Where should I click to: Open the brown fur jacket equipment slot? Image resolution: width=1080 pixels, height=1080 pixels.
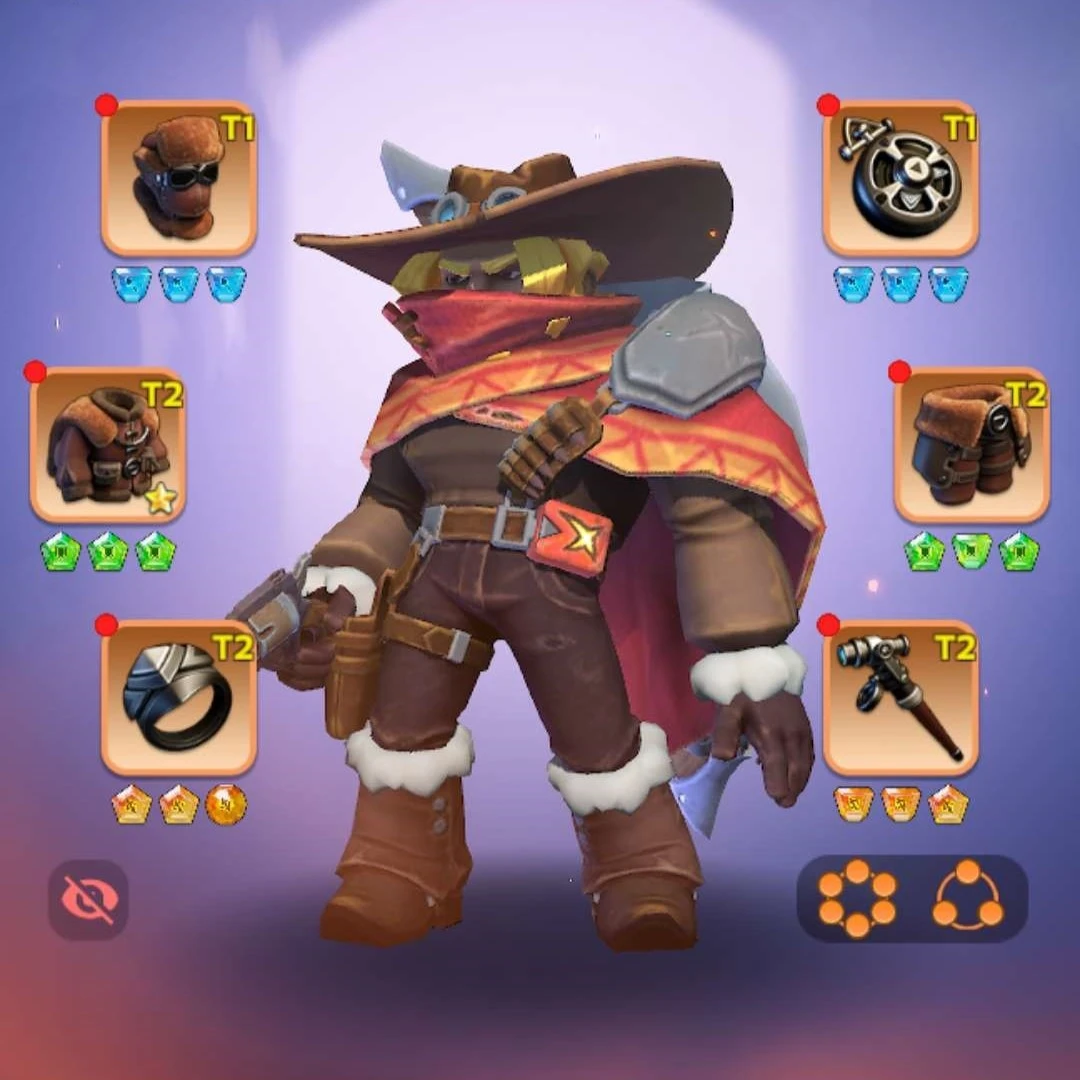(108, 445)
